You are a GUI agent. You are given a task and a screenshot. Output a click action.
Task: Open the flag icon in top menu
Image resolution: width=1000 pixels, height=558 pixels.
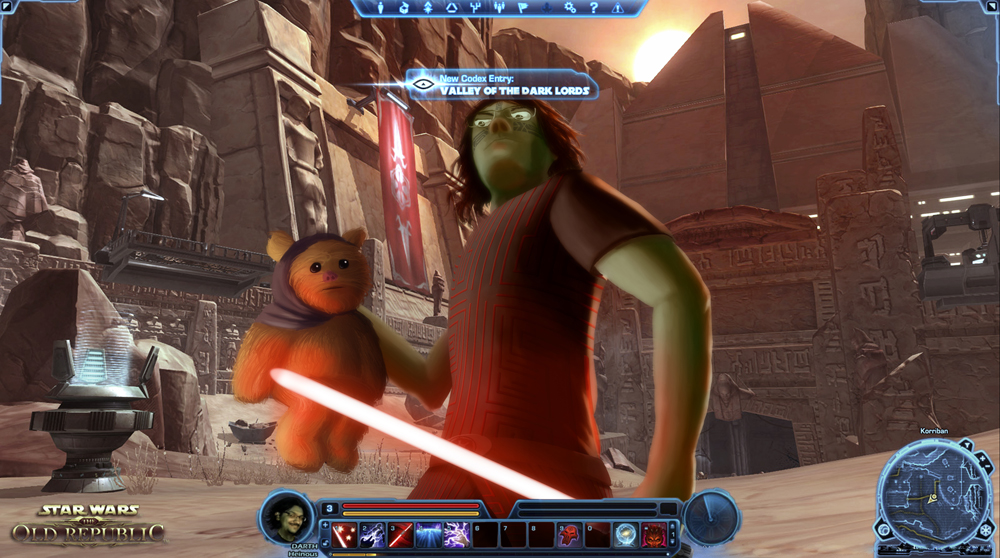[523, 7]
